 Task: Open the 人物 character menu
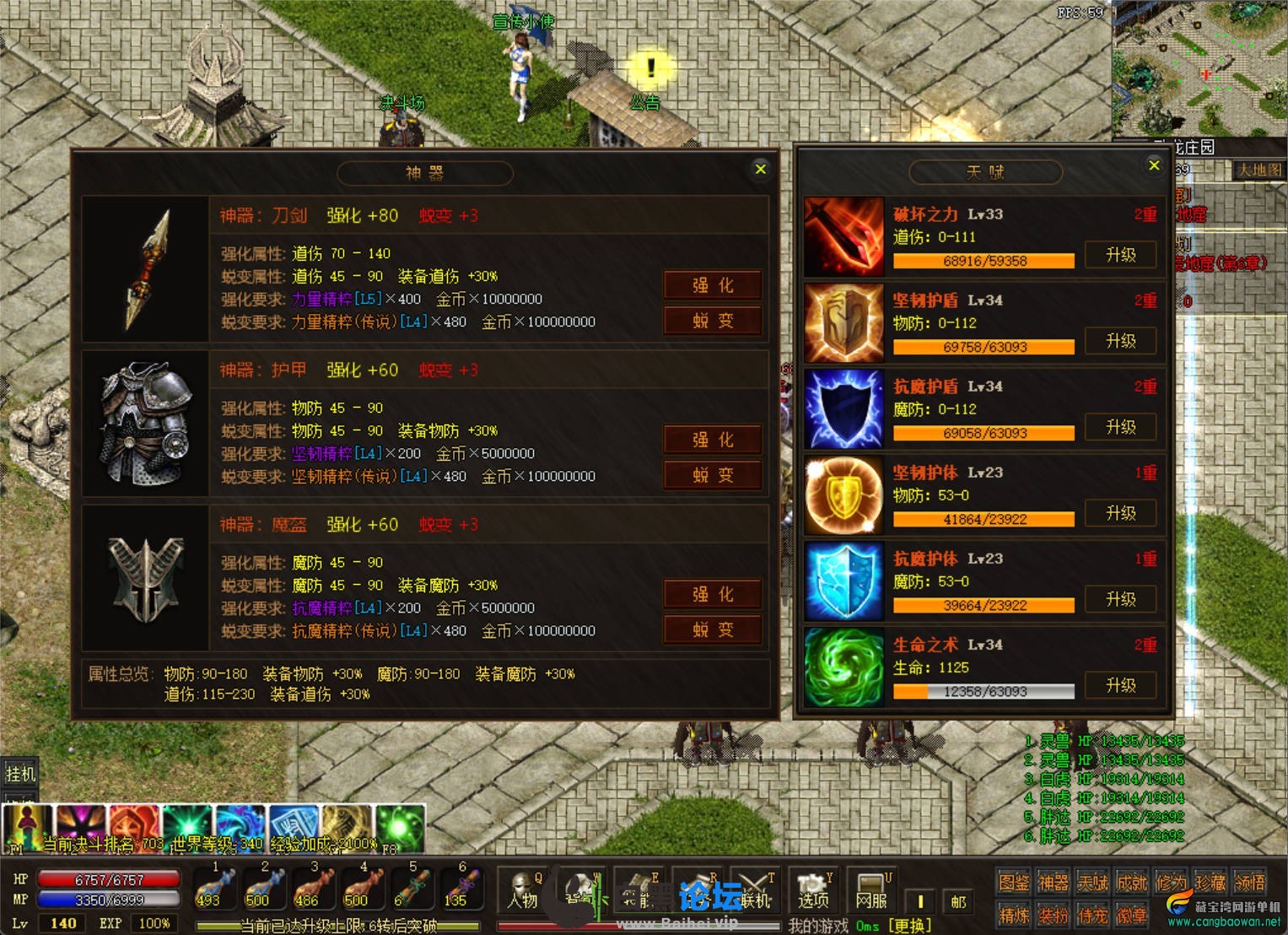[522, 892]
